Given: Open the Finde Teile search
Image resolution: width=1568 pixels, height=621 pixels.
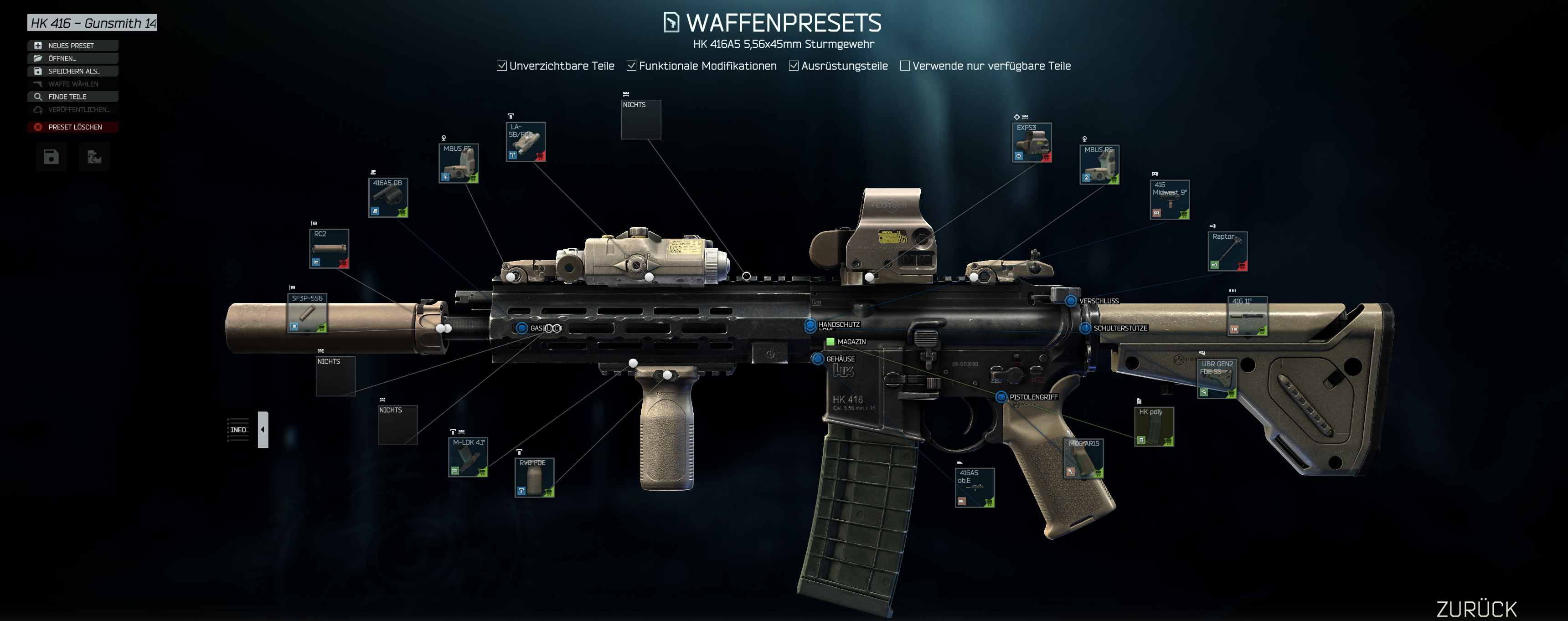Looking at the screenshot, I should point(72,97).
